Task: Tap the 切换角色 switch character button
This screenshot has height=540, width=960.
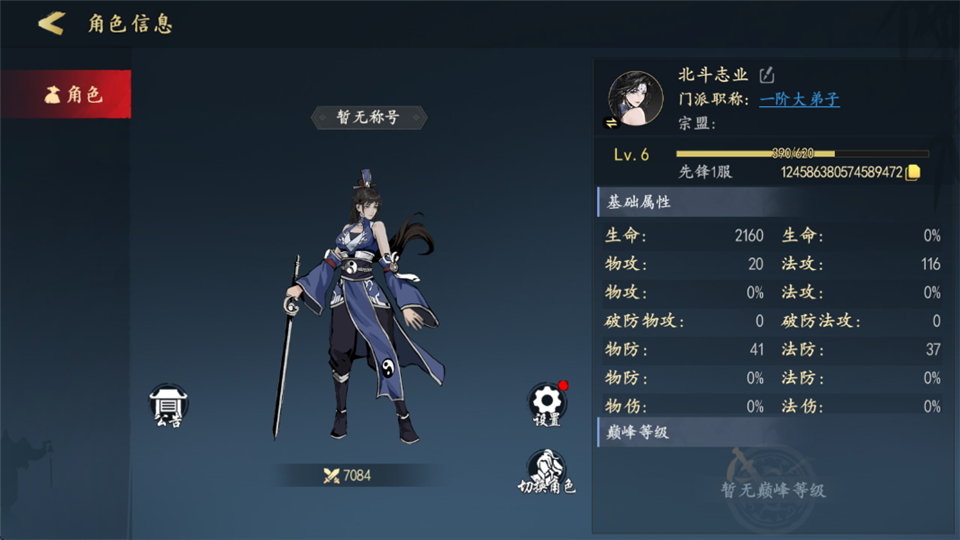Action: (x=546, y=472)
